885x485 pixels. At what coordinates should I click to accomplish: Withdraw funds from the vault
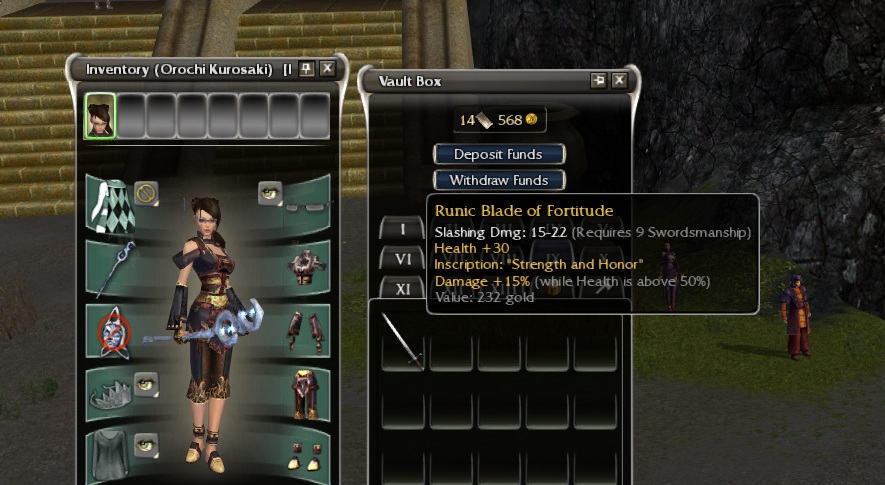[x=498, y=181]
